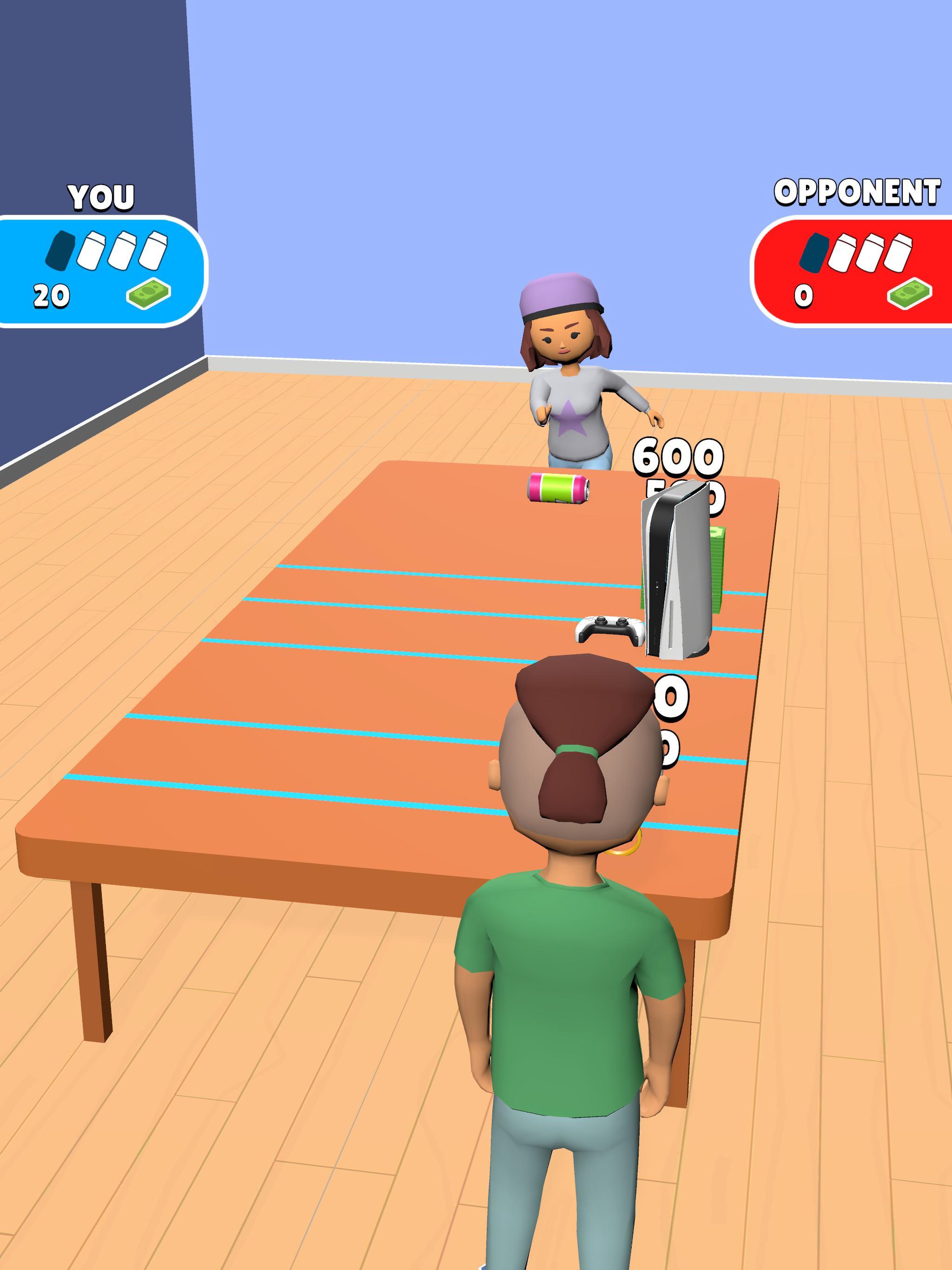Tap the green soda can on the table
Image resolution: width=952 pixels, height=1270 pixels.
560,492
